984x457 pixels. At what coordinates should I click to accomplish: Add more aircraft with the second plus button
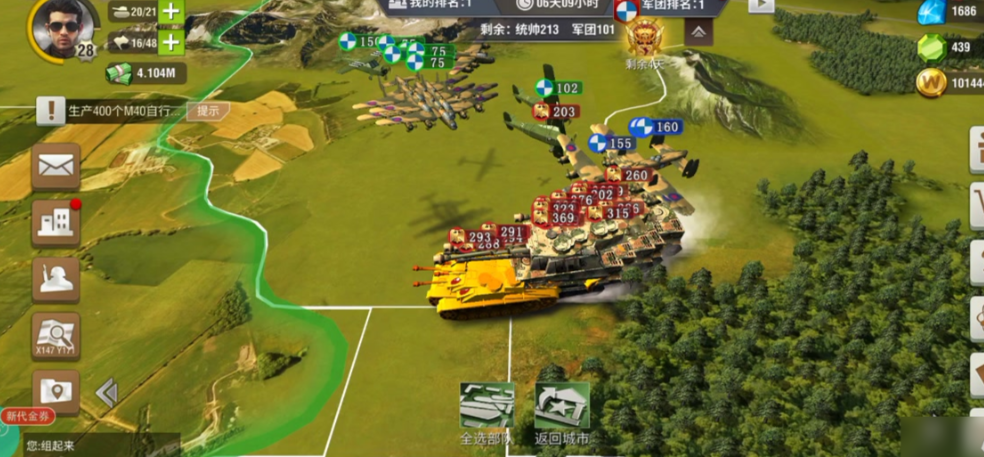point(171,42)
